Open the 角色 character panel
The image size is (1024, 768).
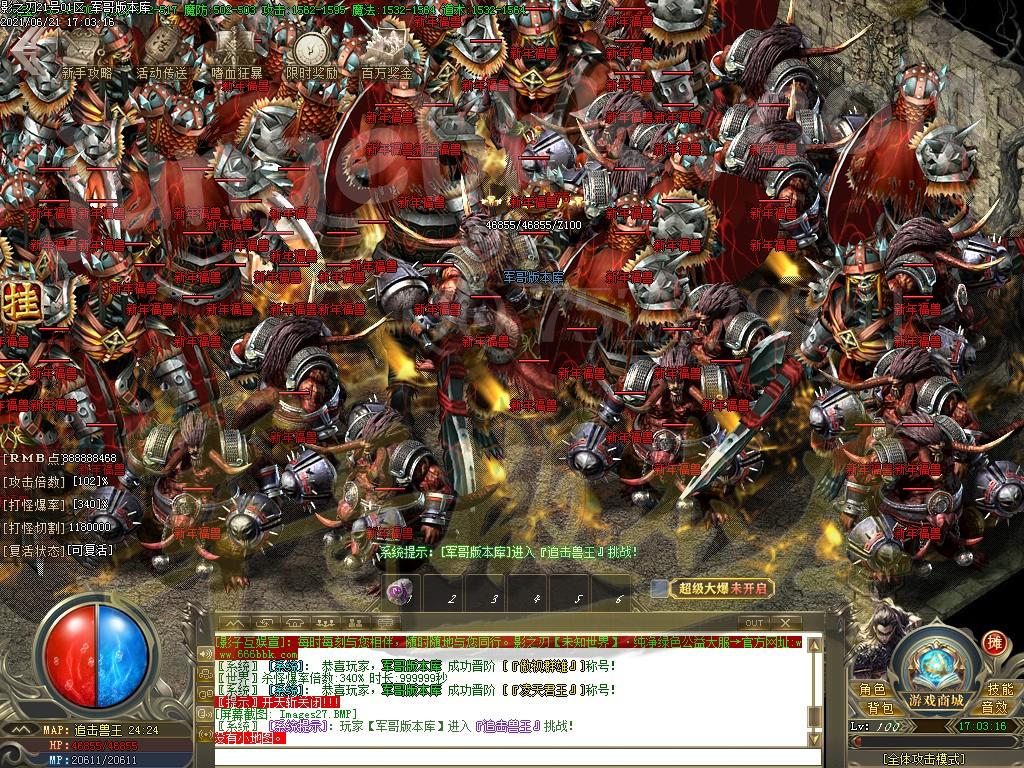871,689
